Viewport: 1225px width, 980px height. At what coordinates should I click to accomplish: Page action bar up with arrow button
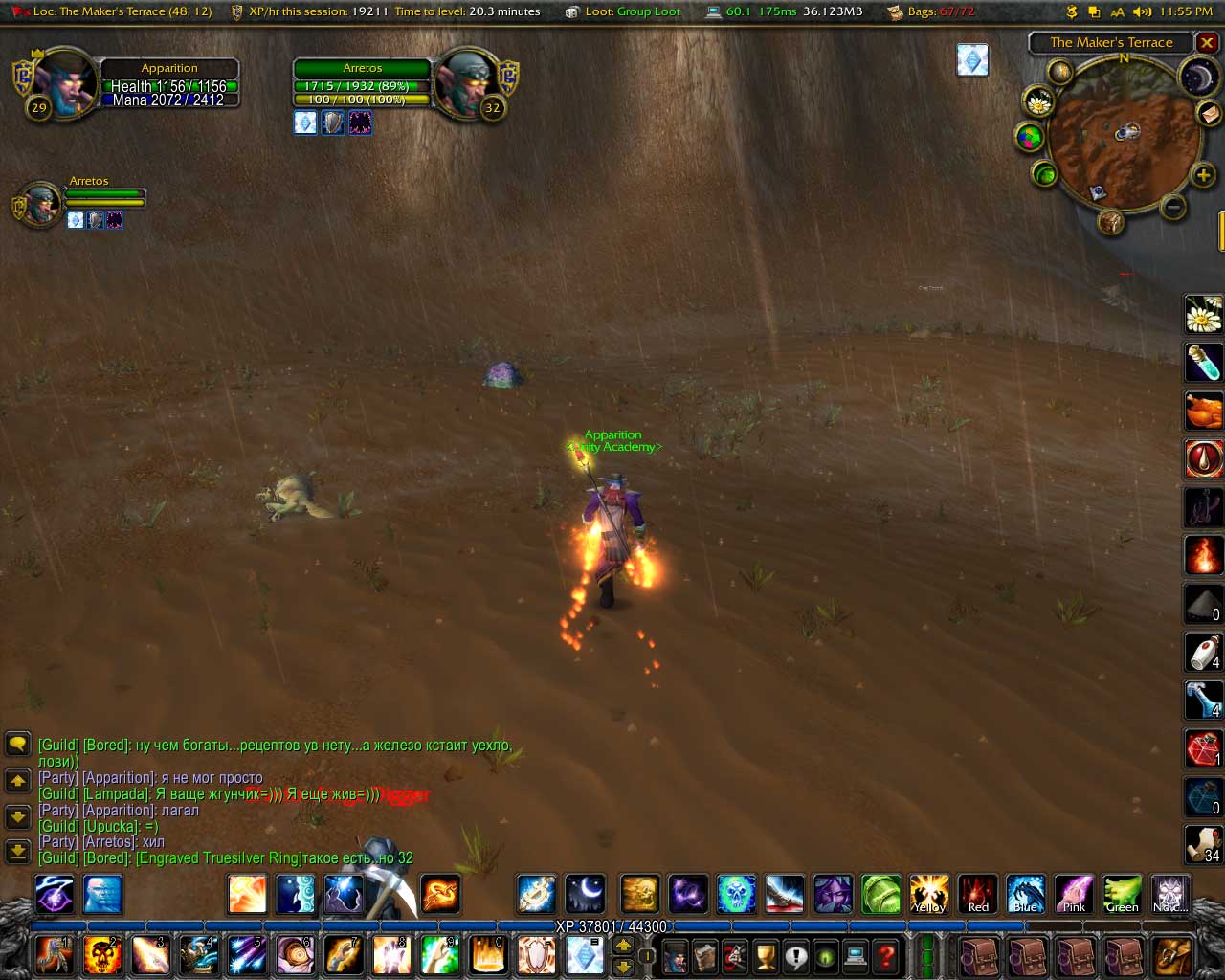click(x=623, y=945)
